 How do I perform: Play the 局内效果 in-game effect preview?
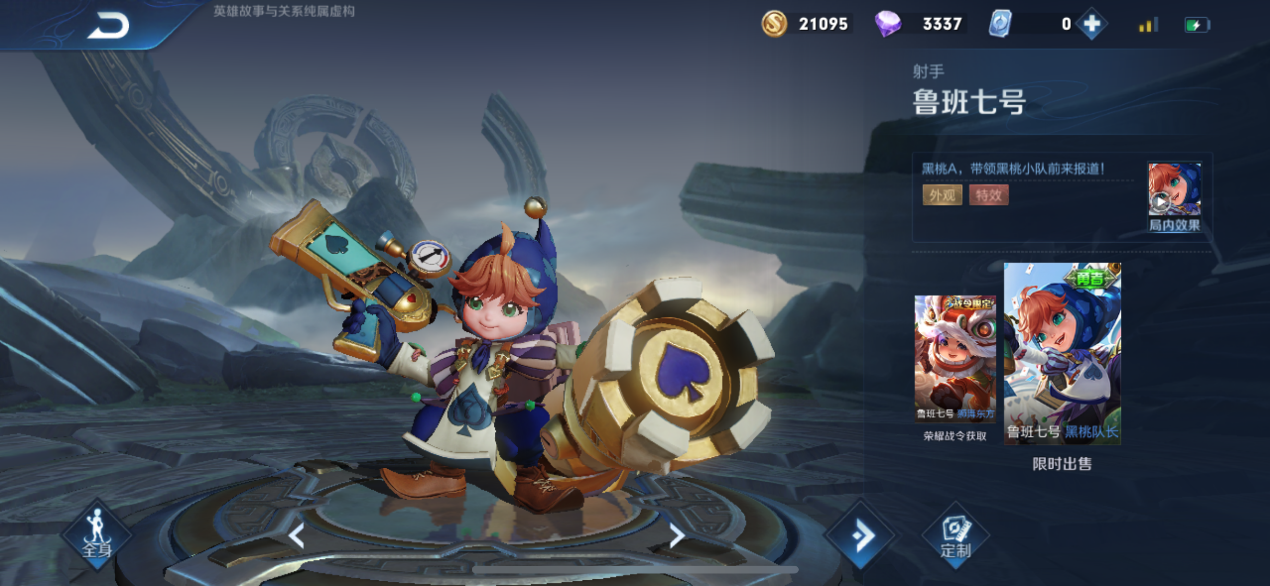pos(1173,196)
